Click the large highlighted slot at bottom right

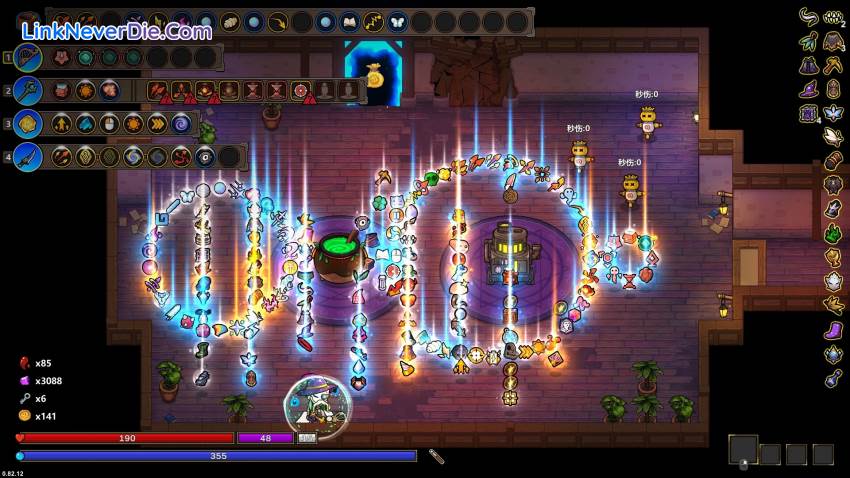(x=742, y=450)
